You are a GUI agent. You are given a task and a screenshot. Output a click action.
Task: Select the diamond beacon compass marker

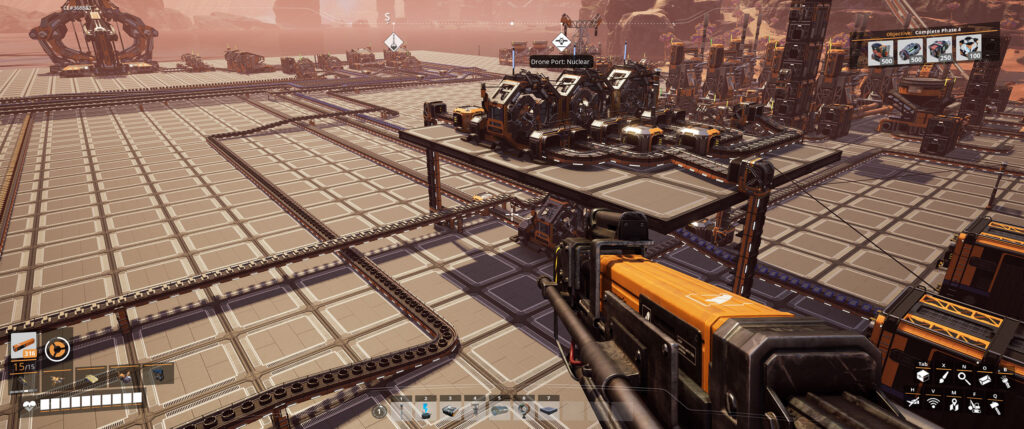pos(394,41)
